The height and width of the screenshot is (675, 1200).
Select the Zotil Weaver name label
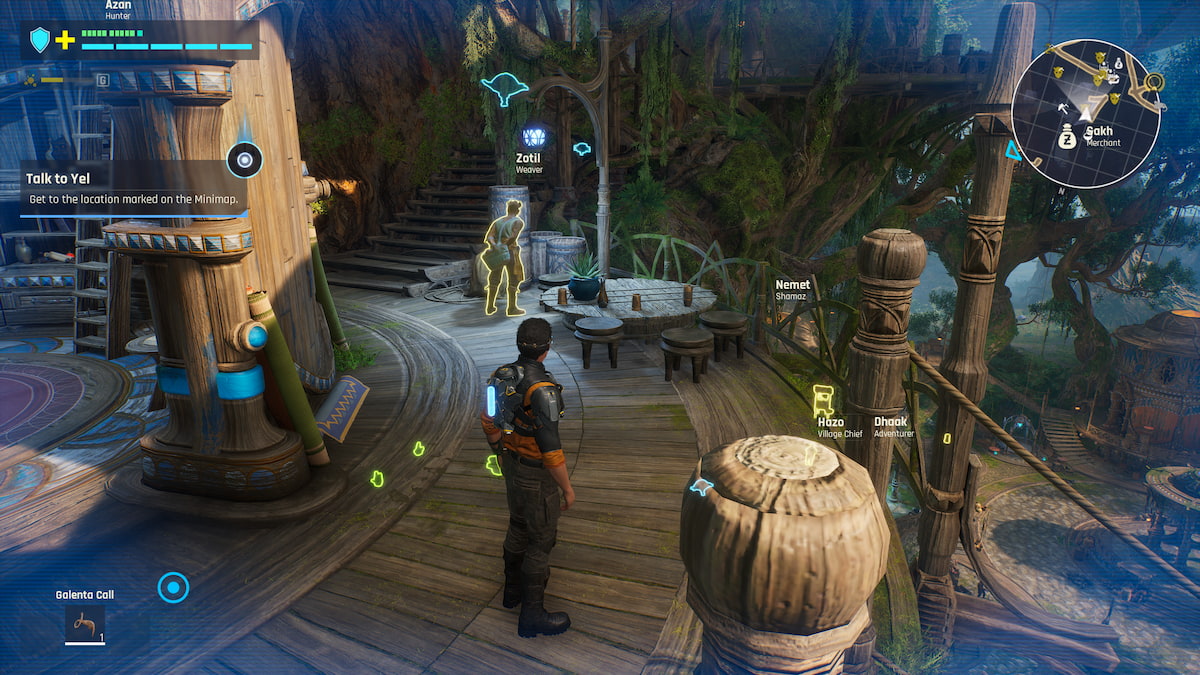(529, 163)
